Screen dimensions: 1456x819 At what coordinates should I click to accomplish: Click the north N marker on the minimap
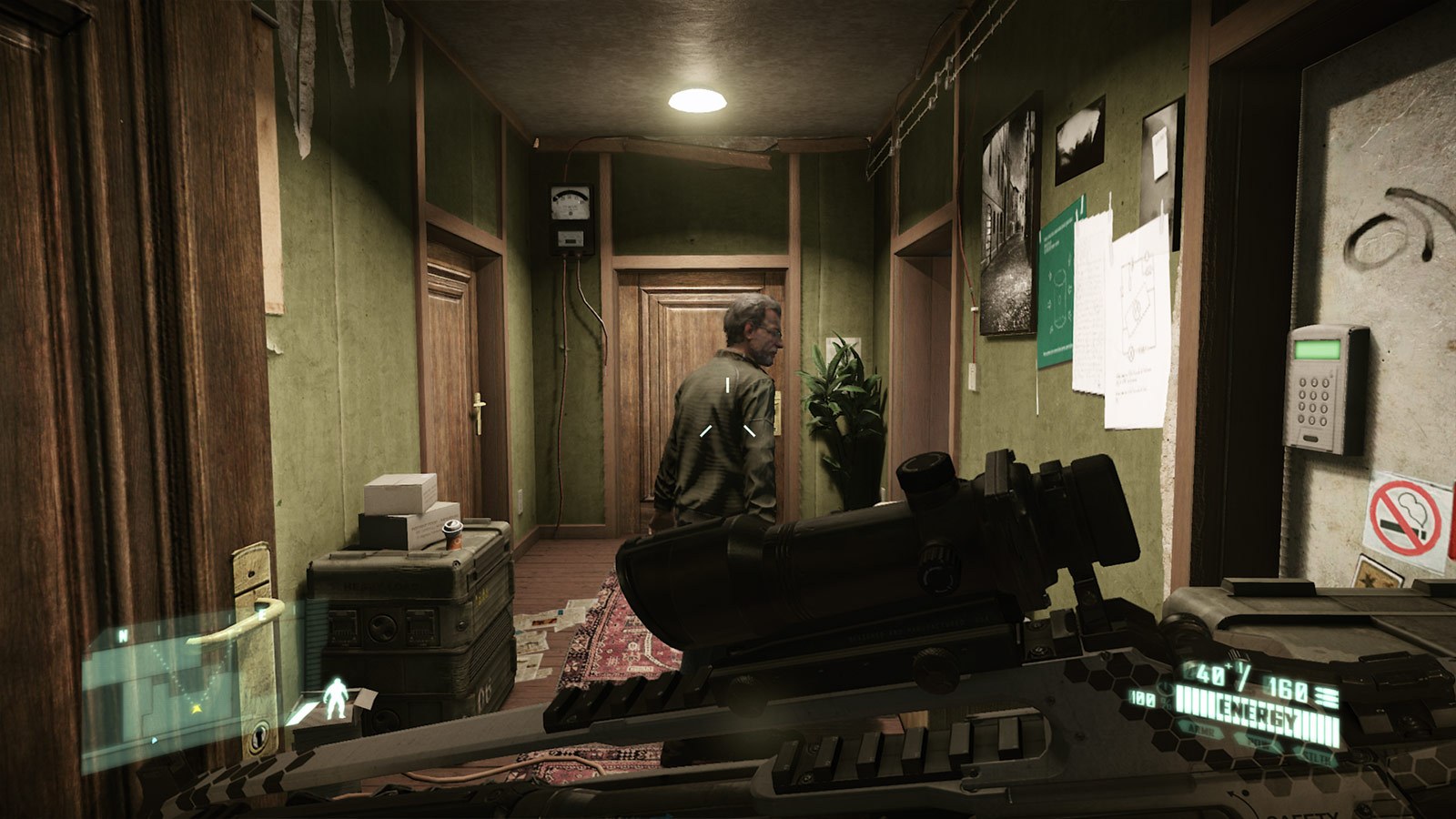[122, 633]
